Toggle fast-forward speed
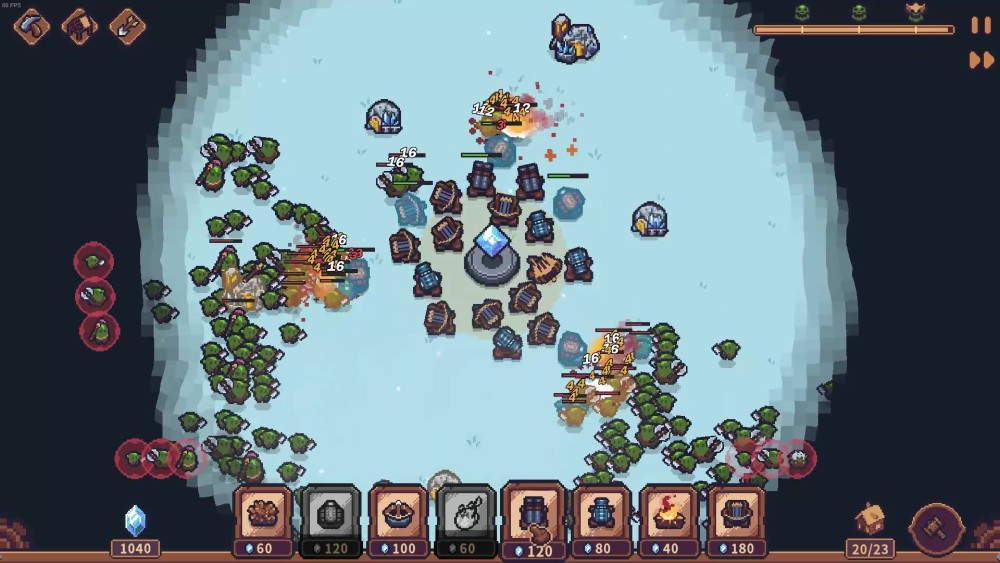 [981, 60]
